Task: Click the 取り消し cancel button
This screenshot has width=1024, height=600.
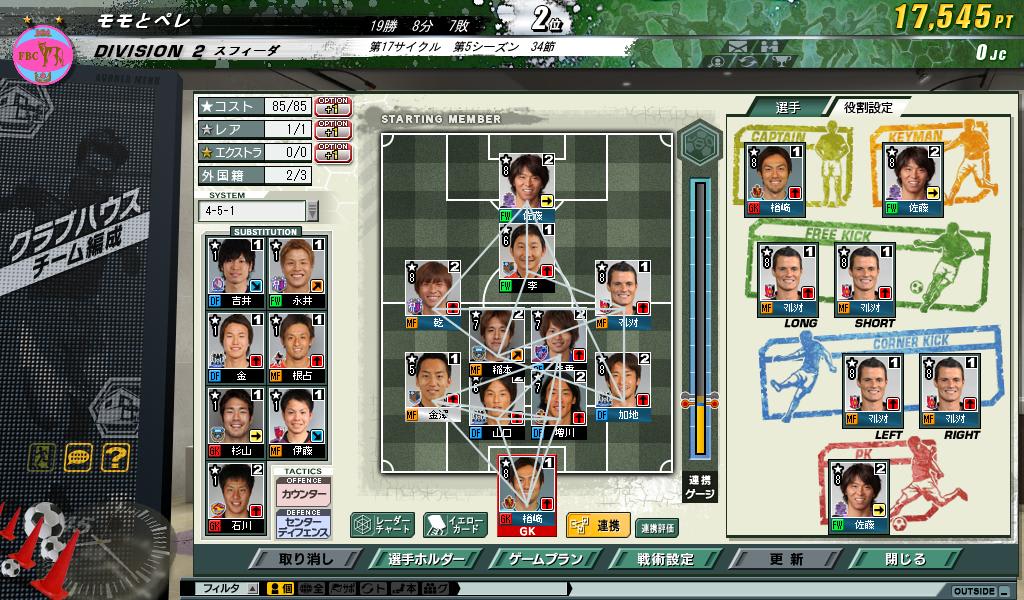Action: click(x=306, y=559)
